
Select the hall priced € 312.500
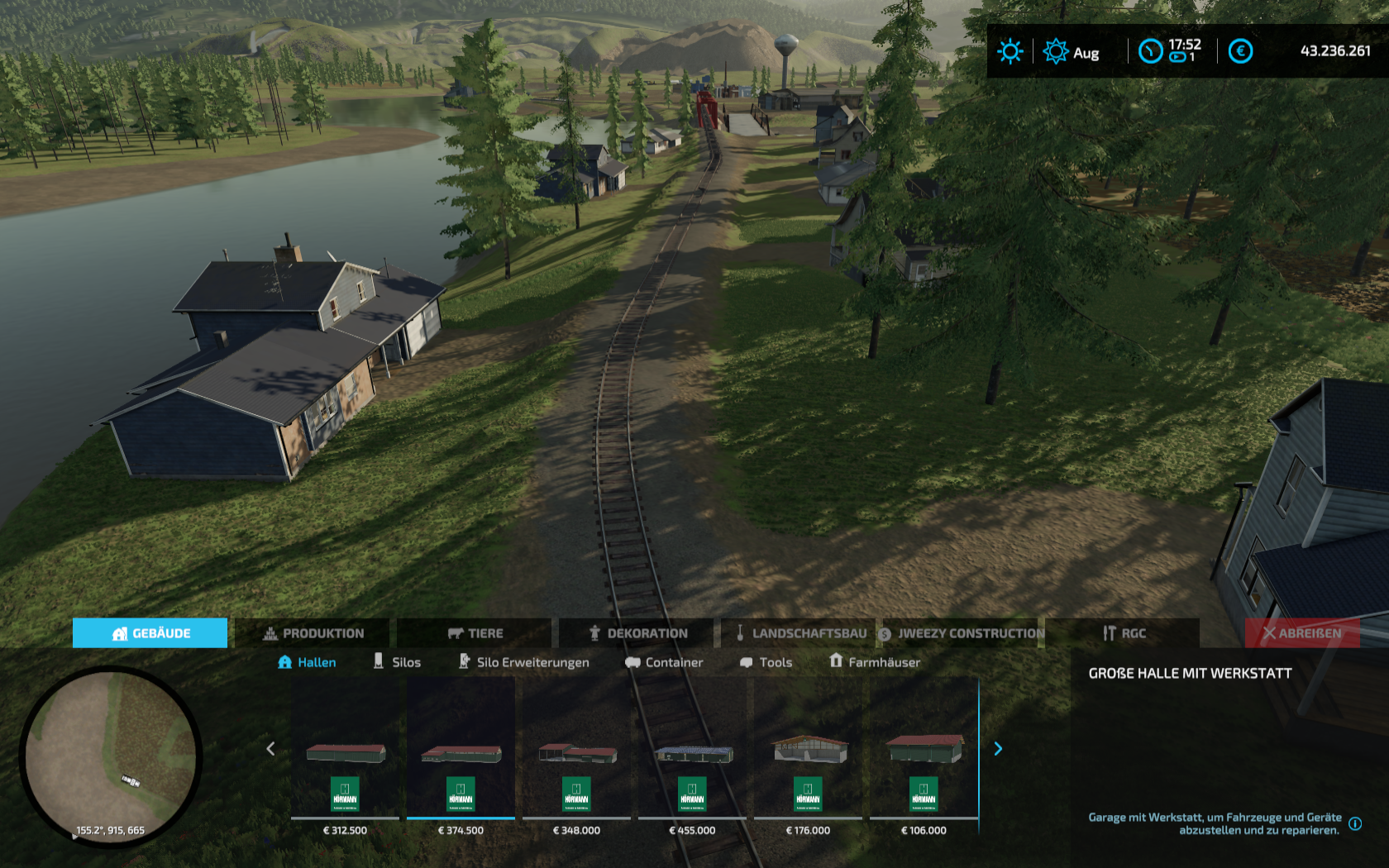point(345,754)
